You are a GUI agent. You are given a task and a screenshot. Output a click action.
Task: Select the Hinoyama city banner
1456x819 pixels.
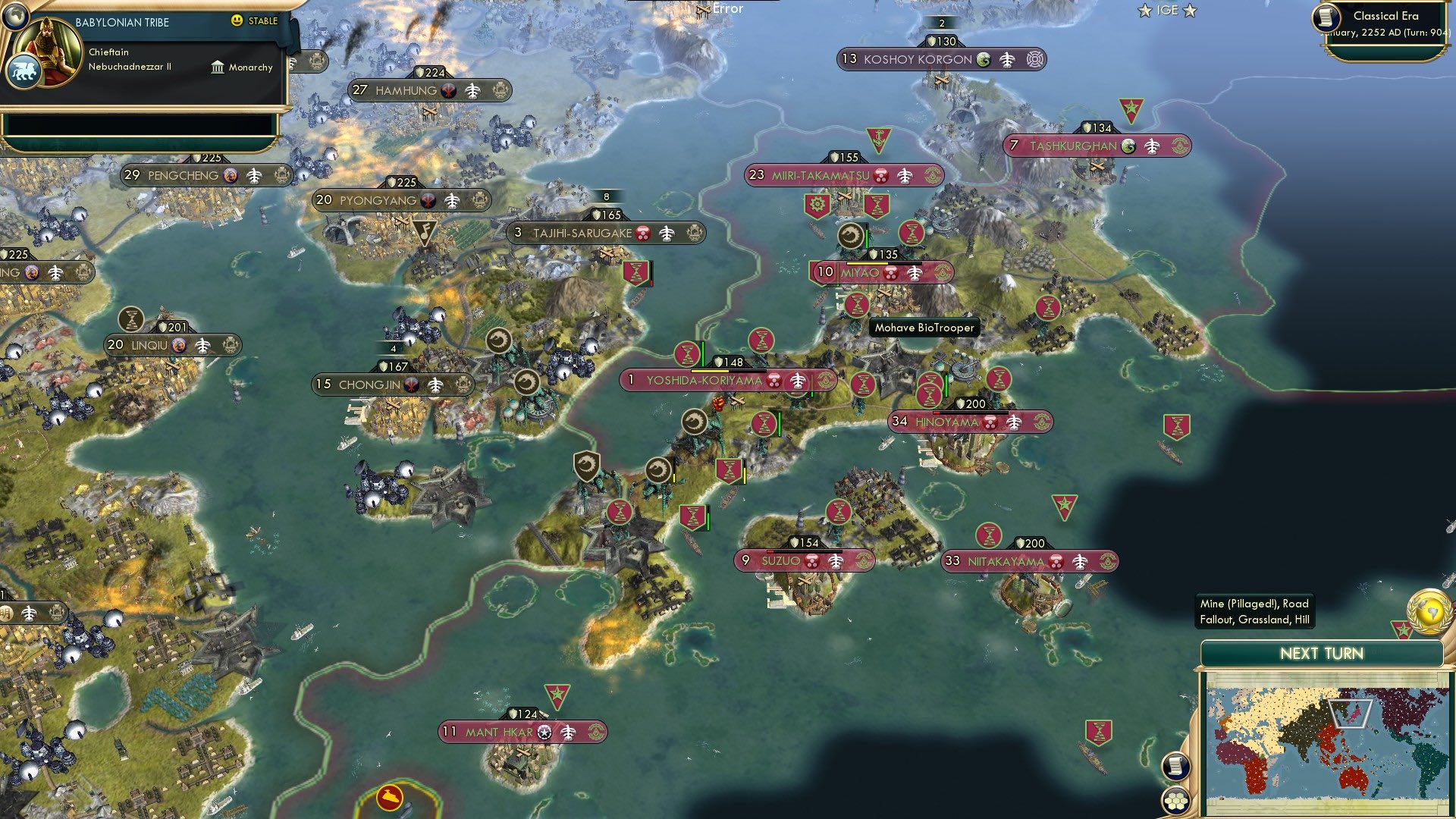947,422
